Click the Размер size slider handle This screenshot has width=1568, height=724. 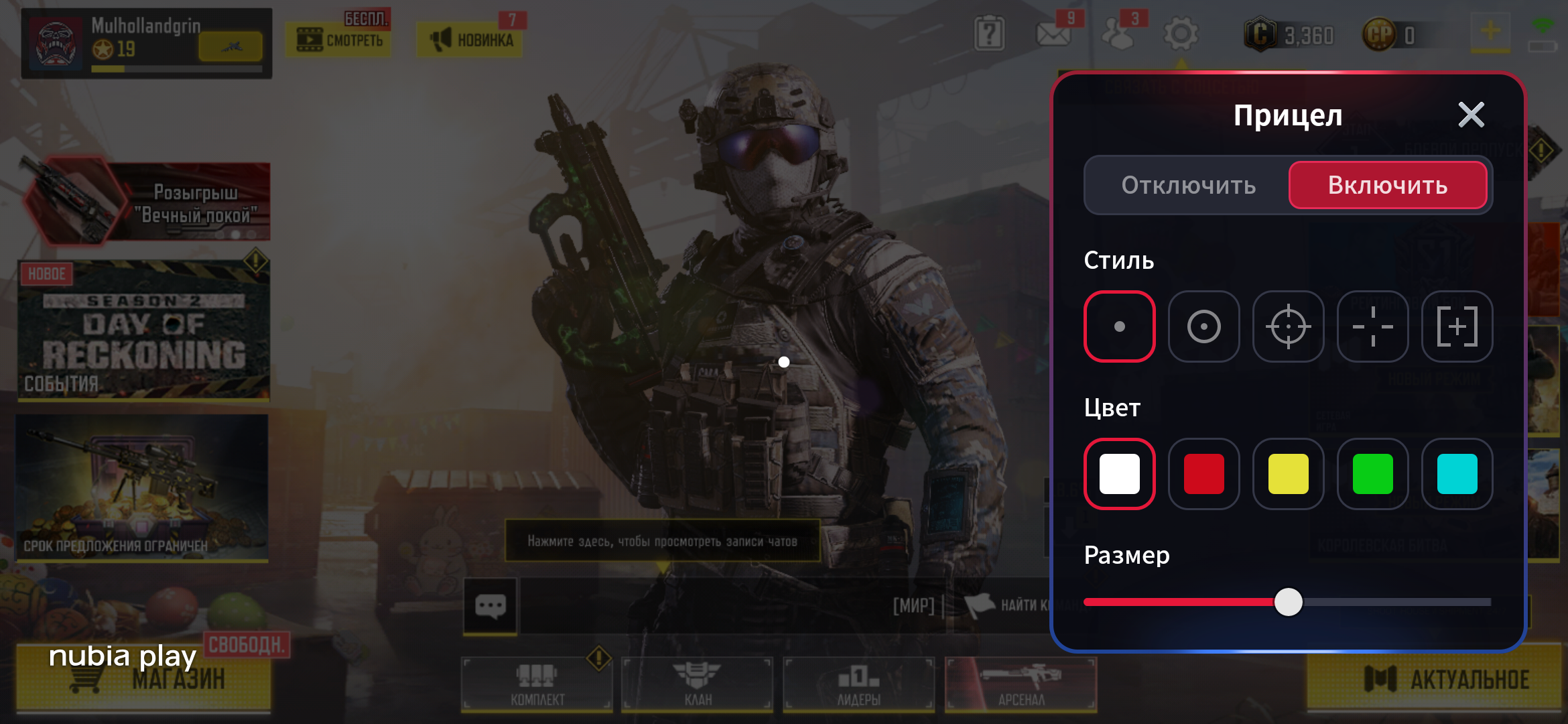(x=1288, y=602)
